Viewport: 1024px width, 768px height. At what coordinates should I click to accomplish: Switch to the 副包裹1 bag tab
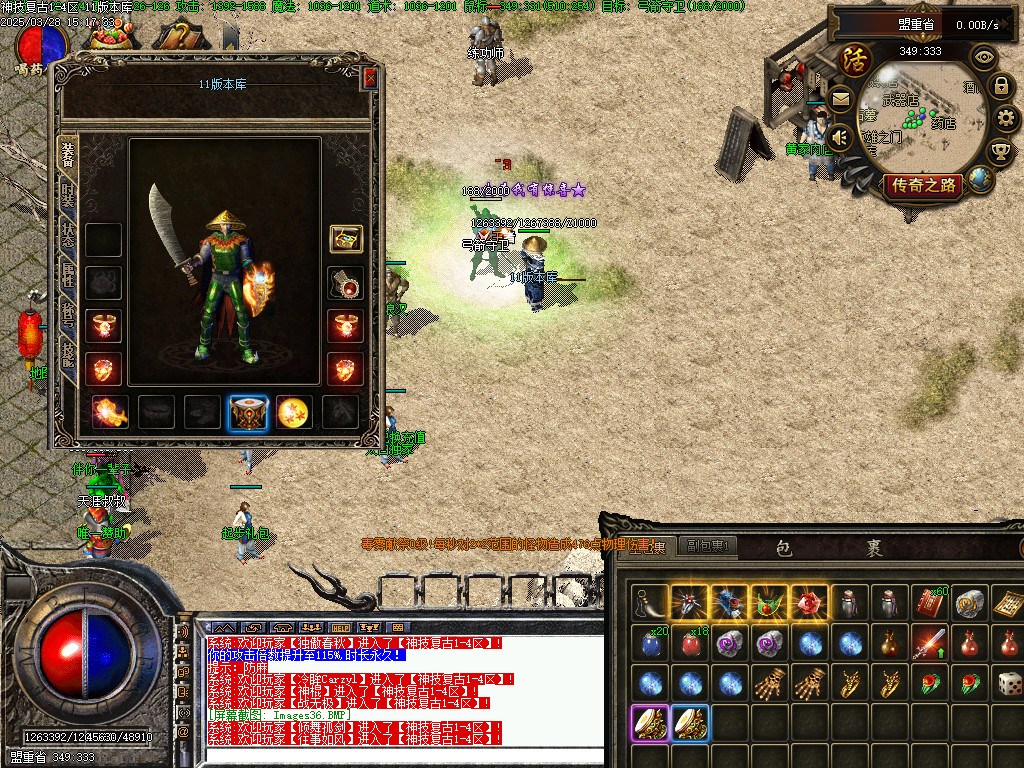[706, 546]
